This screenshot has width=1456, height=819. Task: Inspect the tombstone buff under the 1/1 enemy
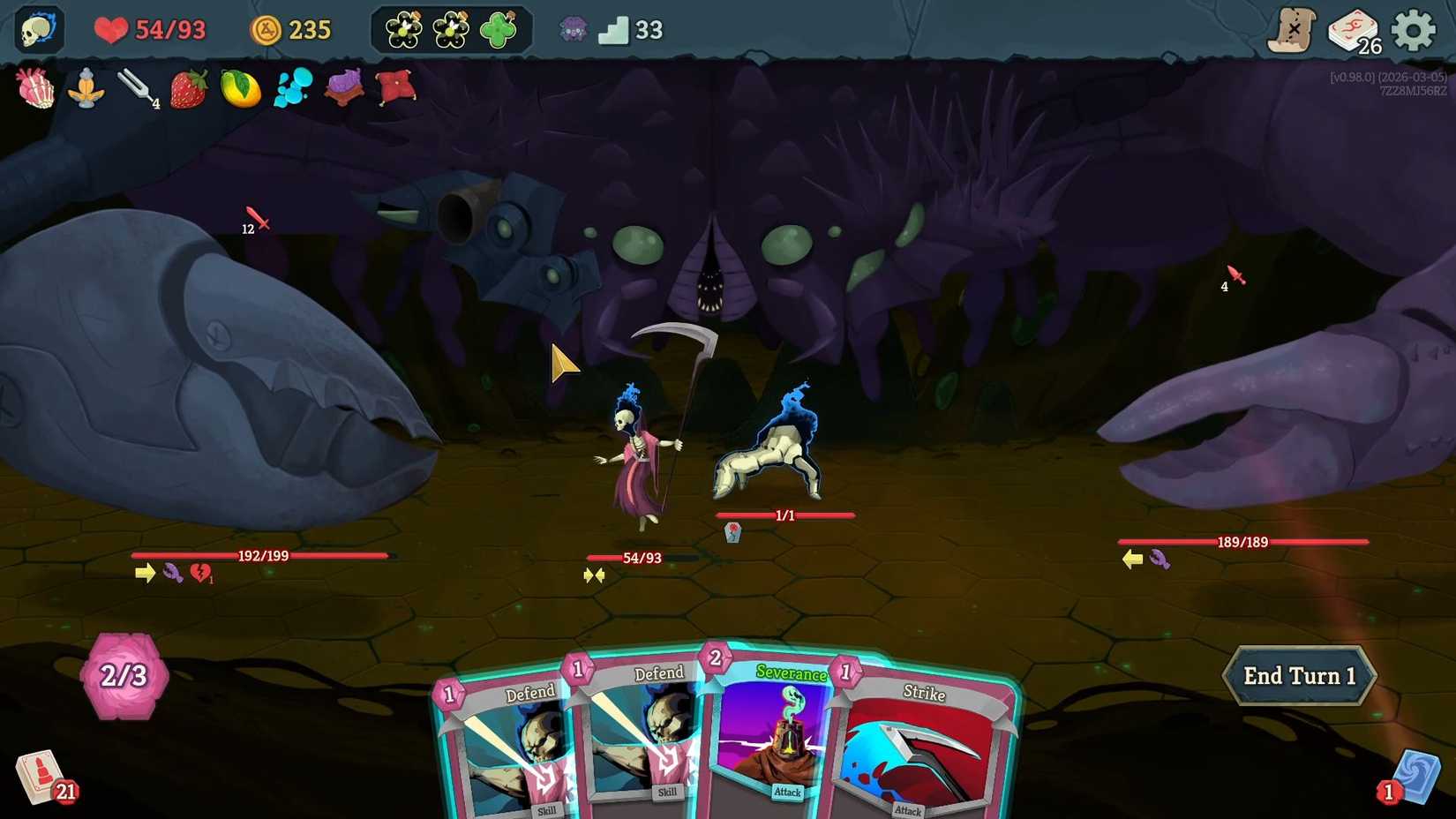731,531
